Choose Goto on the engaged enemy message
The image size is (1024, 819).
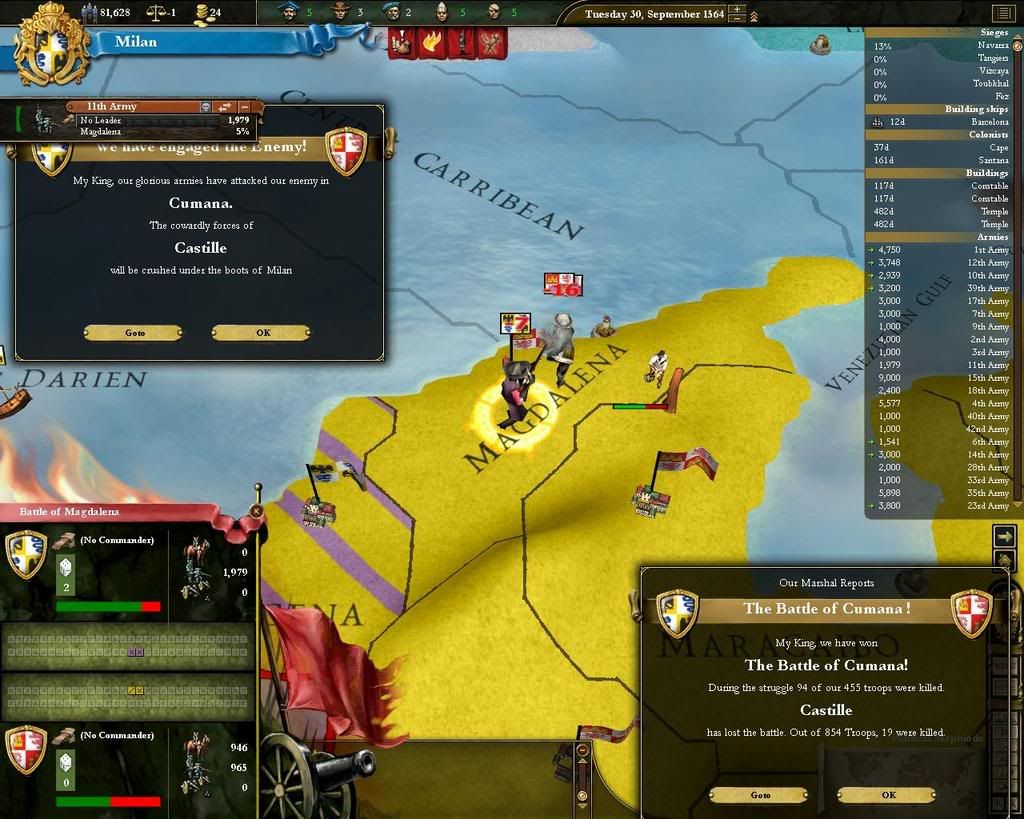134,332
